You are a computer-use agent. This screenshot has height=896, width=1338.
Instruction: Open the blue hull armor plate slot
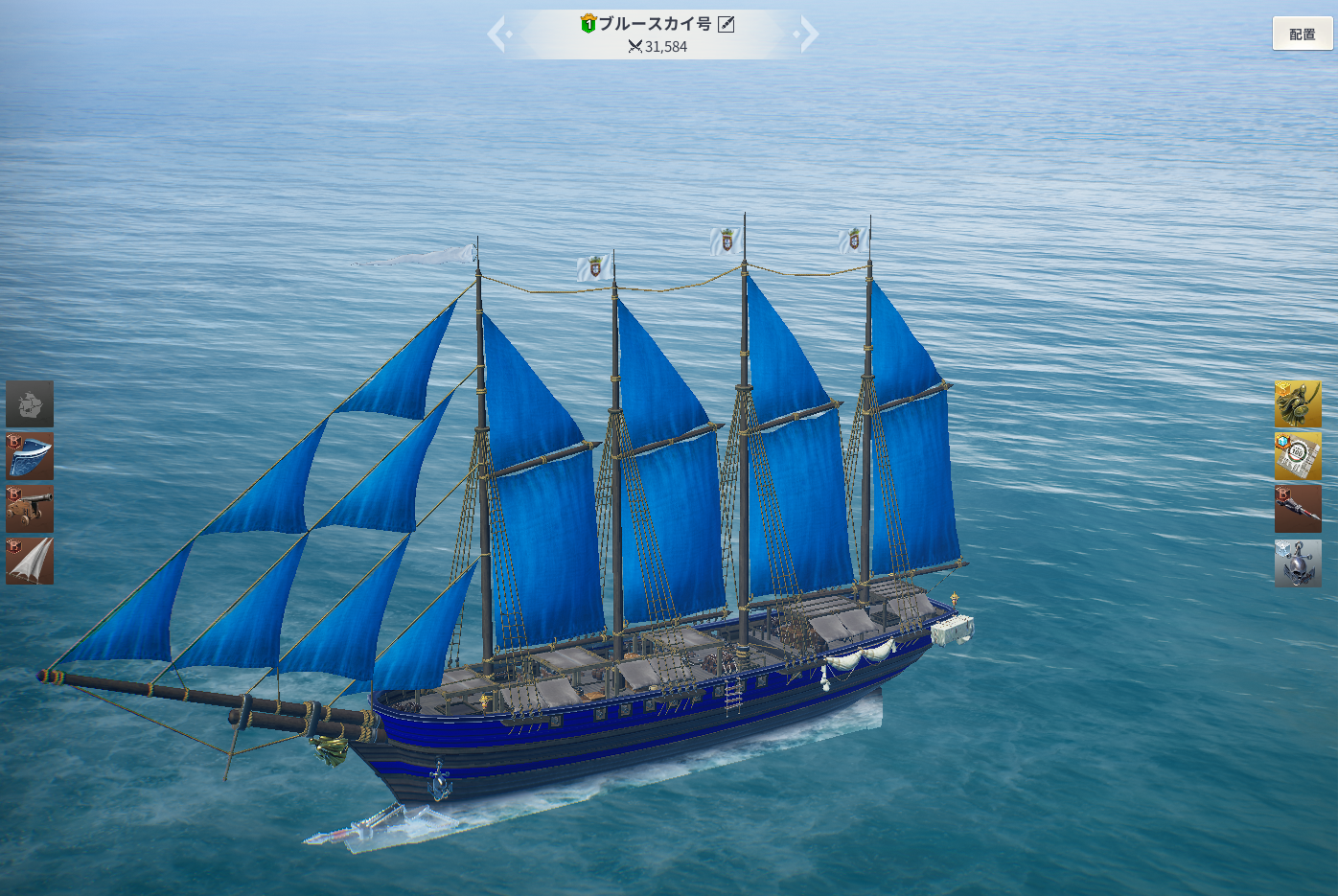(x=30, y=456)
